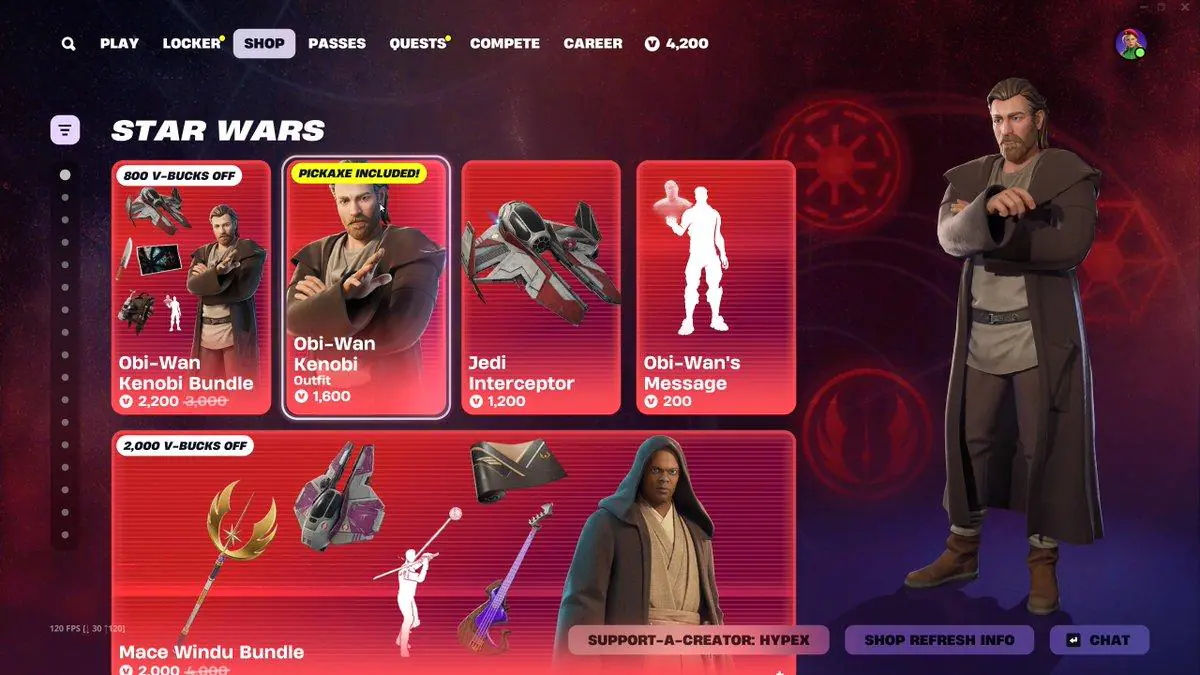Go to the Play tab
Viewport: 1200px width, 675px height.
119,44
